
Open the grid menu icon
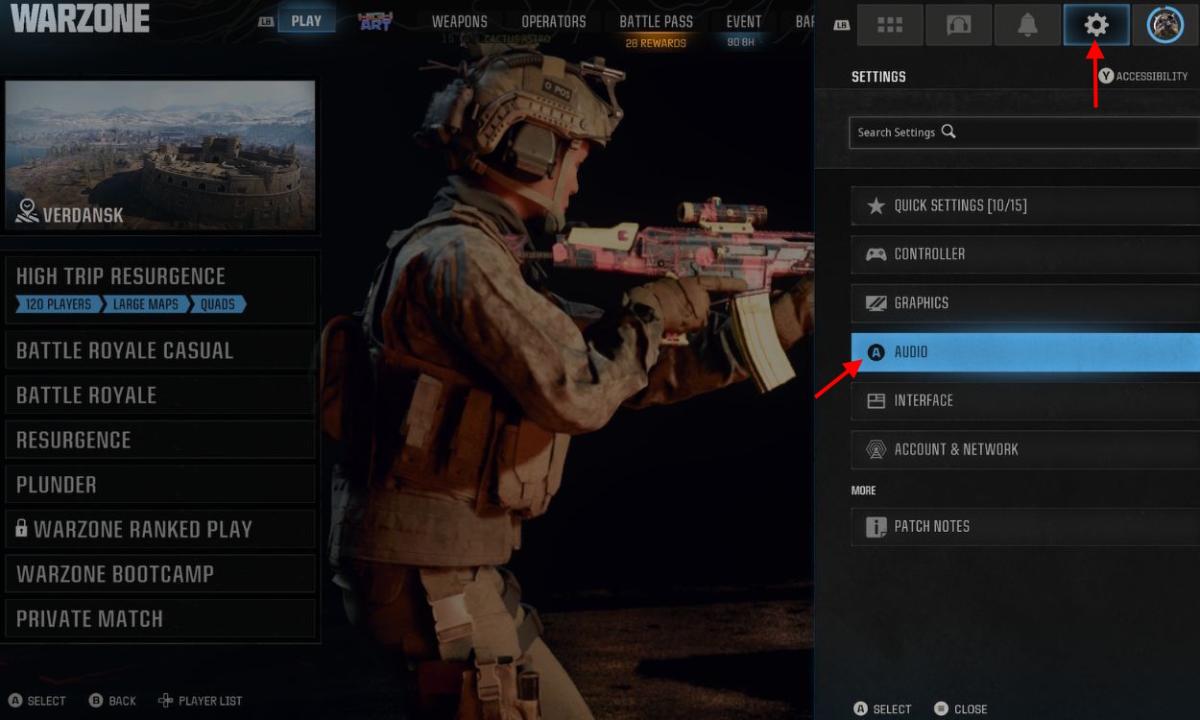click(x=890, y=25)
